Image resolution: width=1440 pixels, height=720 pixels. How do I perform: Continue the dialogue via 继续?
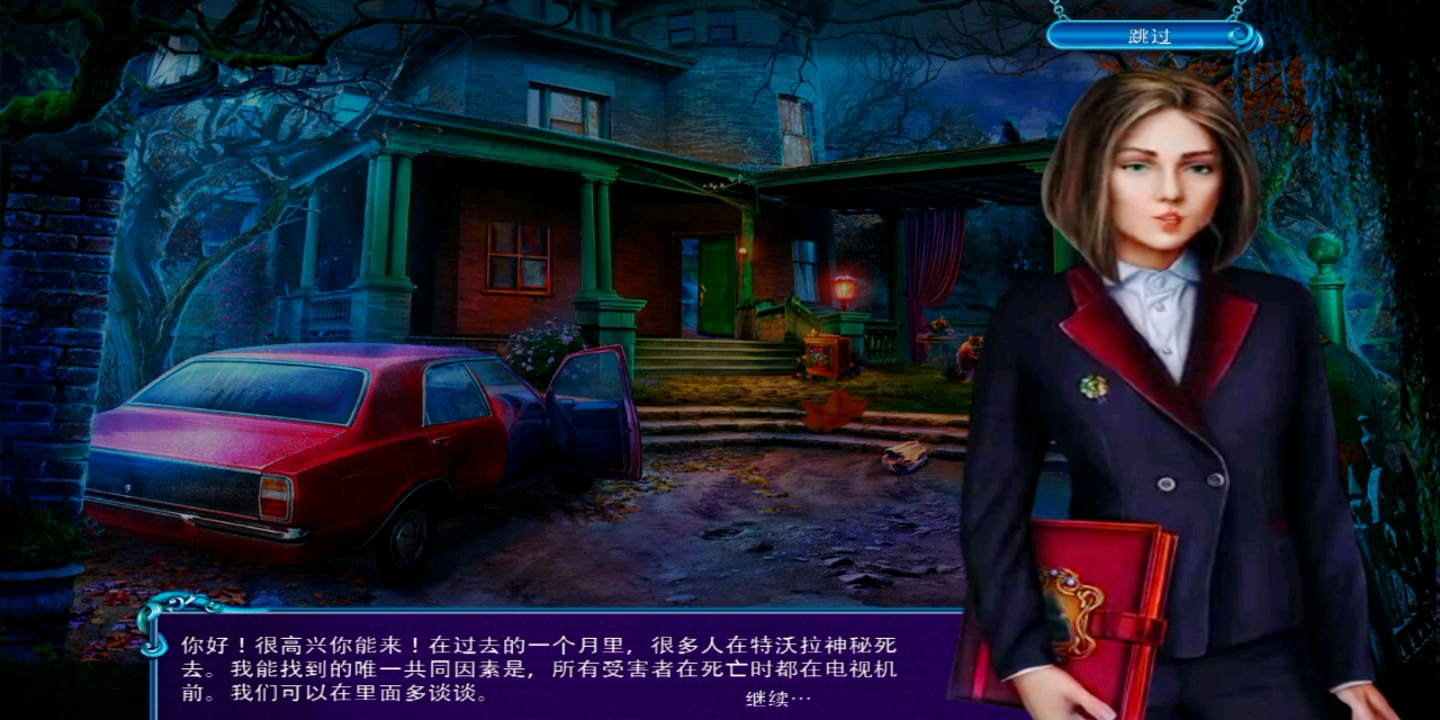pyautogui.click(x=777, y=698)
